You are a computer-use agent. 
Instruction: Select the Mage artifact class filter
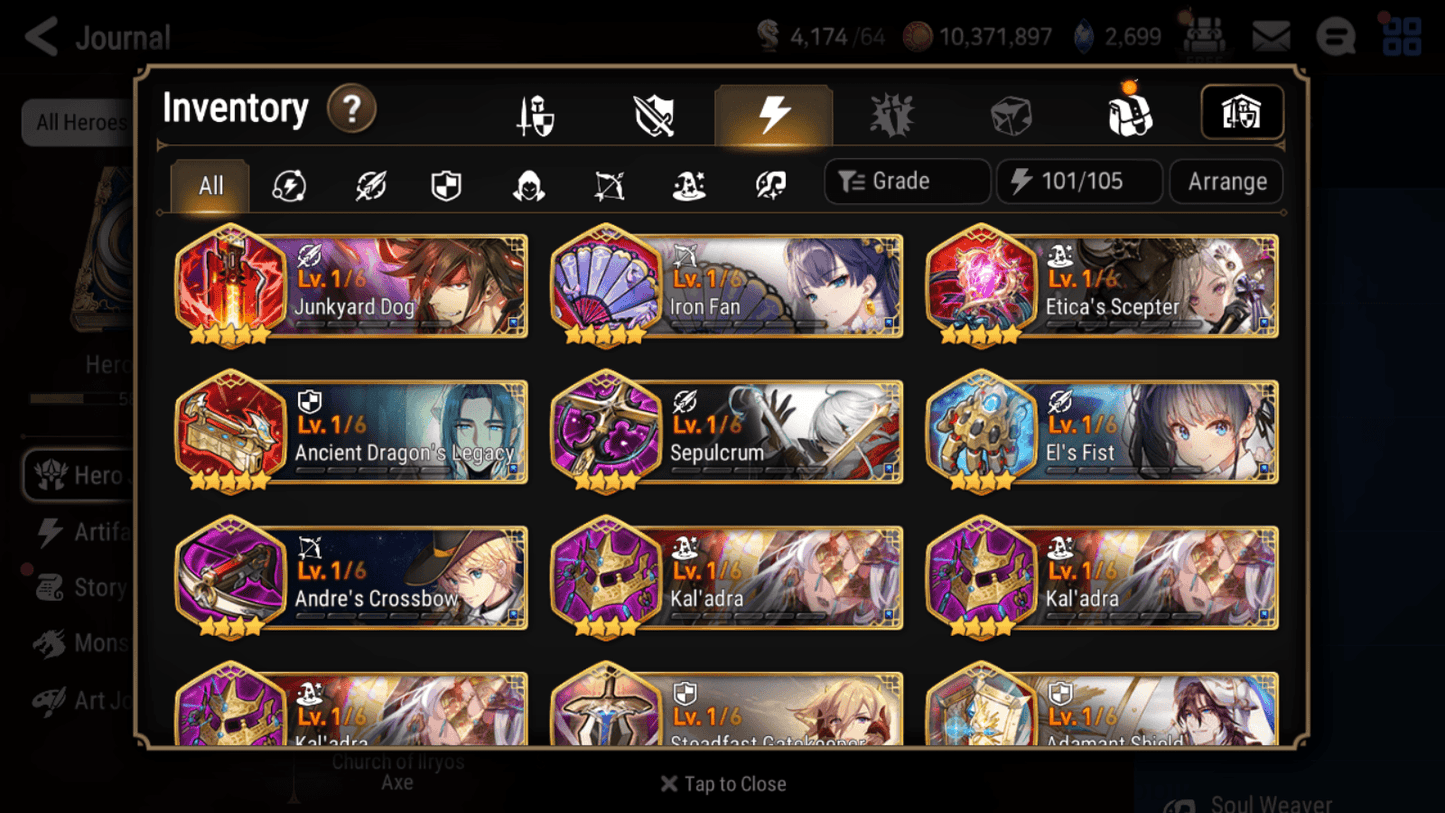pos(688,186)
